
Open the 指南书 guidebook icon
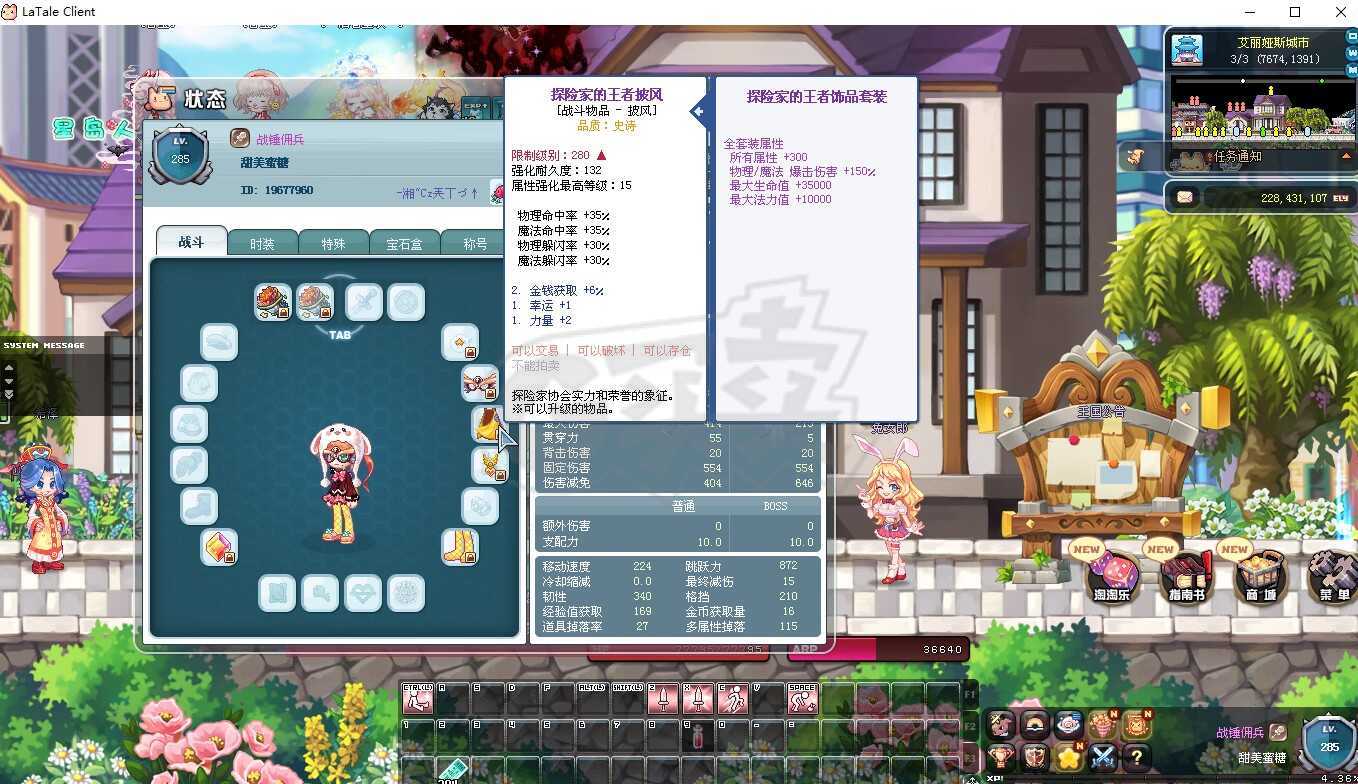click(1186, 580)
